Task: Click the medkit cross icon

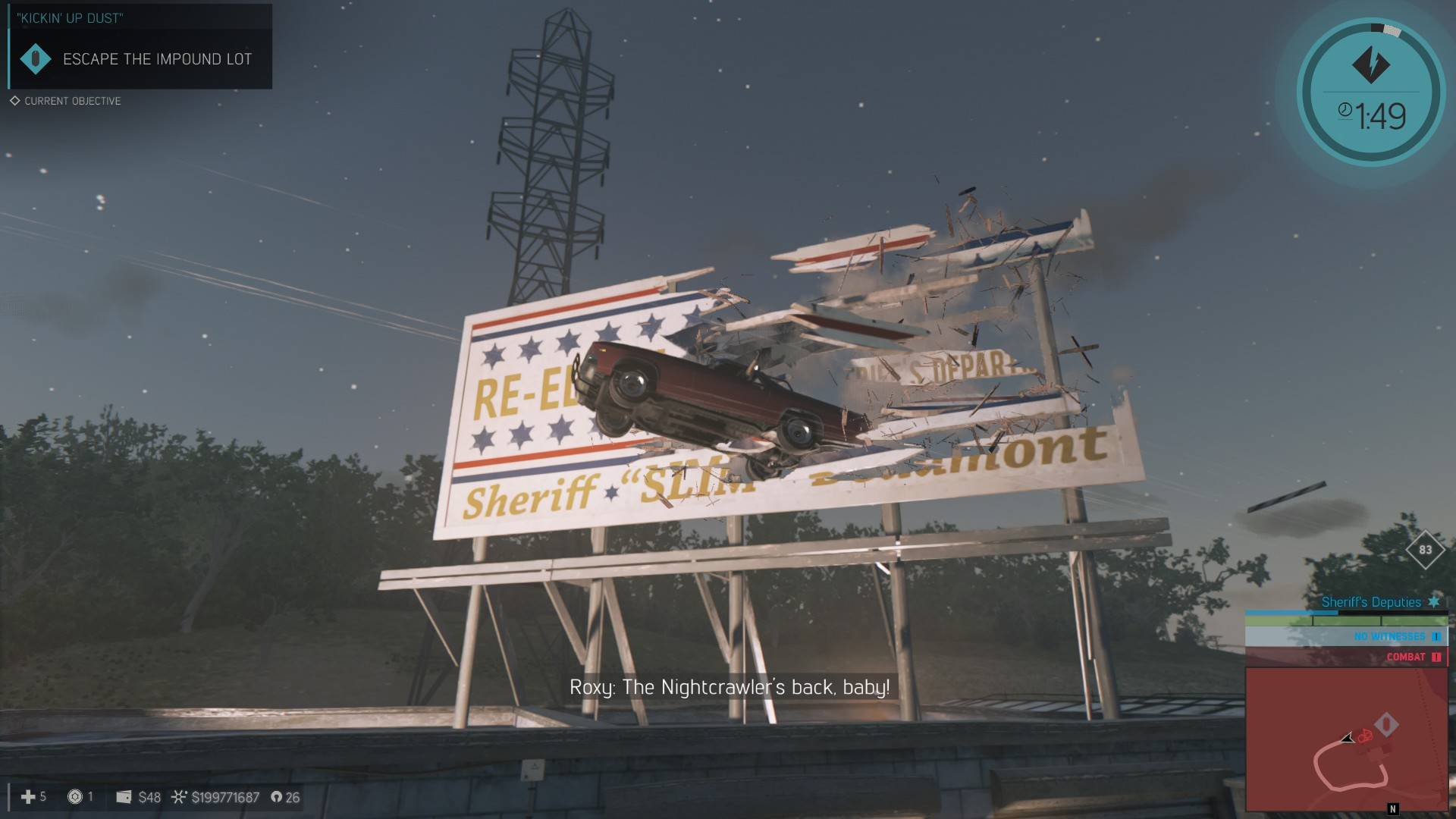Action: [28, 797]
